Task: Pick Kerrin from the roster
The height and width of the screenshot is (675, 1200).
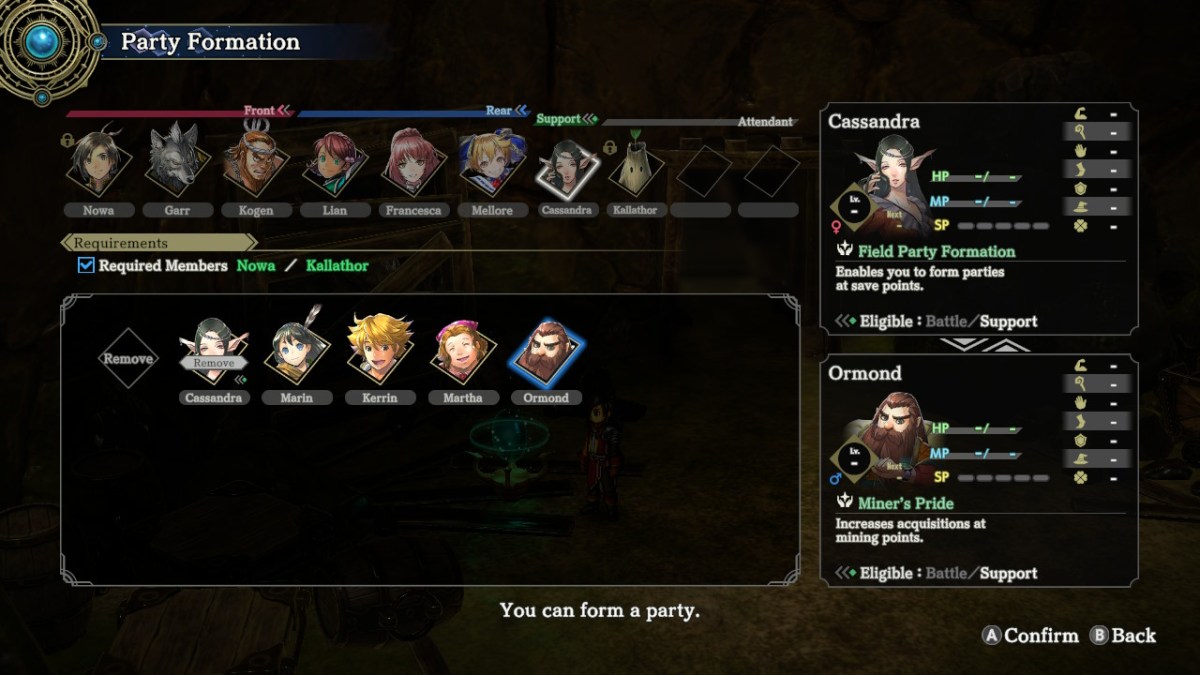Action: pyautogui.click(x=380, y=352)
